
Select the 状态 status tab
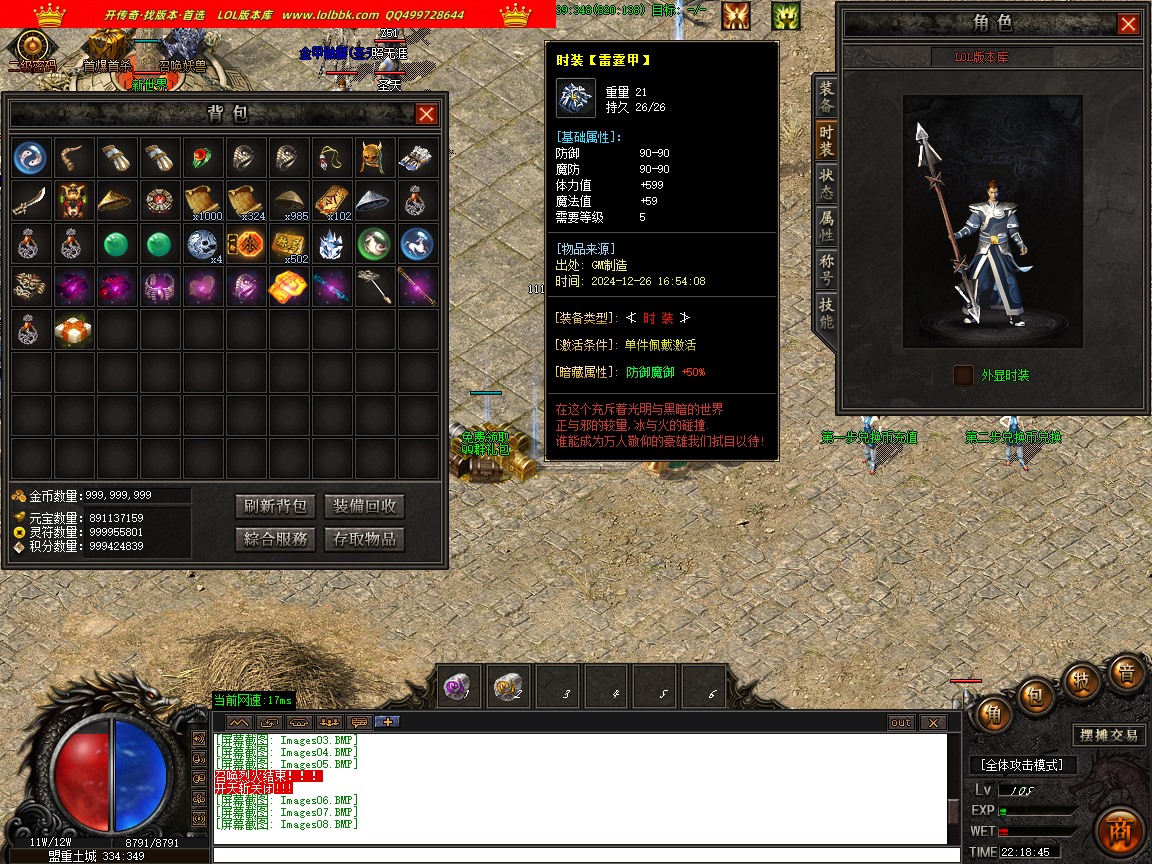pyautogui.click(x=826, y=183)
